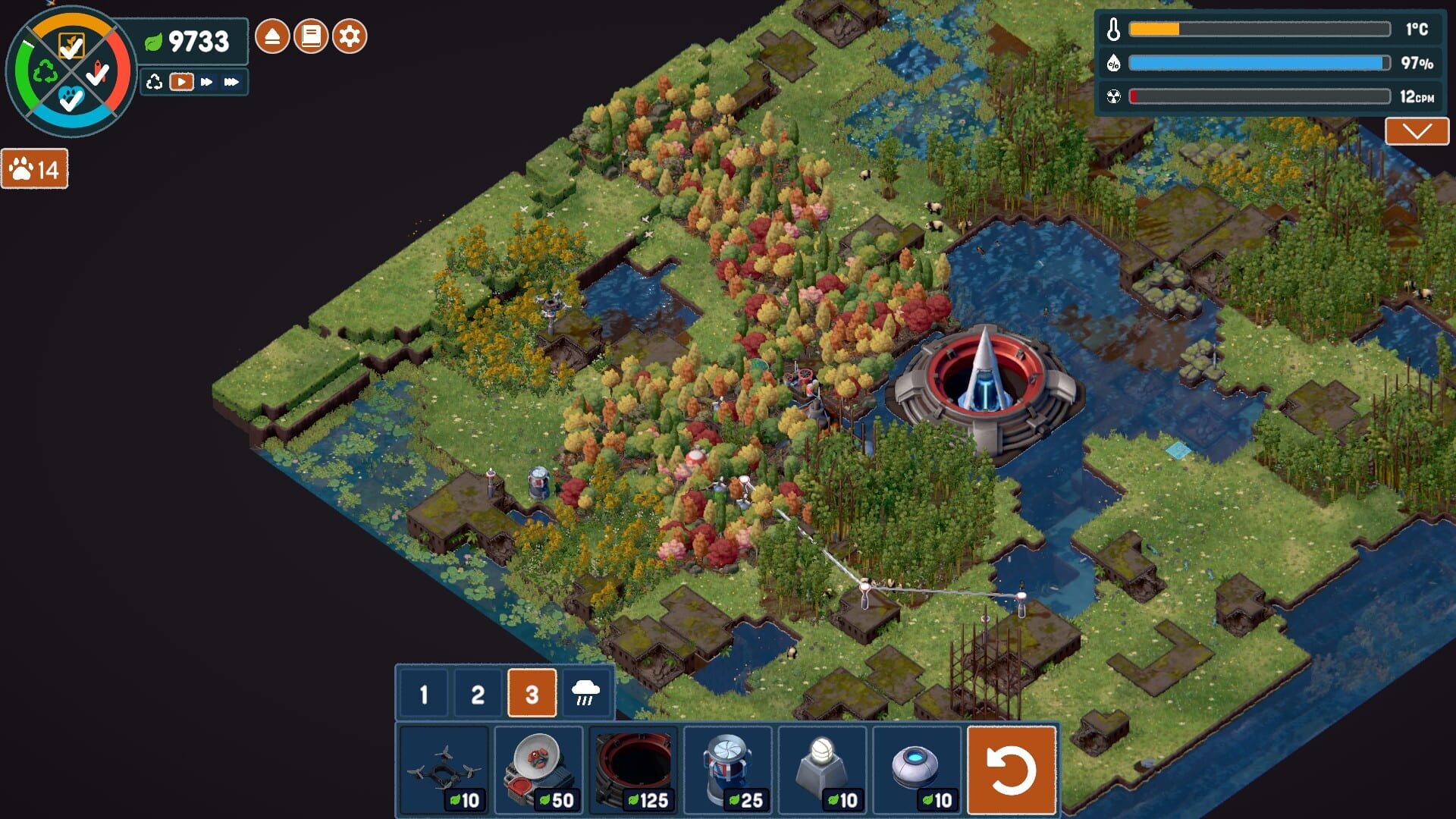Image resolution: width=1456 pixels, height=819 pixels.
Task: Select the scanner drone costing 10 leaves
Action: 444,766
